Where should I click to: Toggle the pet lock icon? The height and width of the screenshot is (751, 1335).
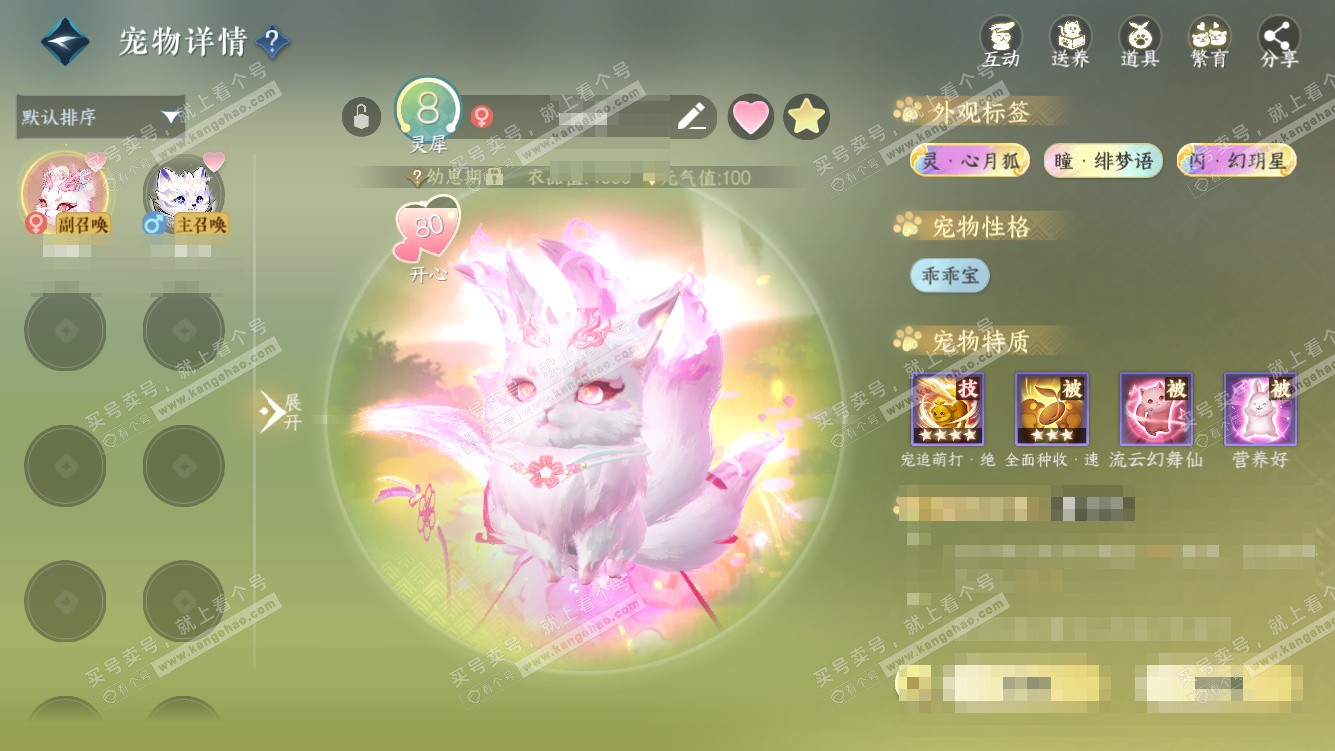[361, 117]
